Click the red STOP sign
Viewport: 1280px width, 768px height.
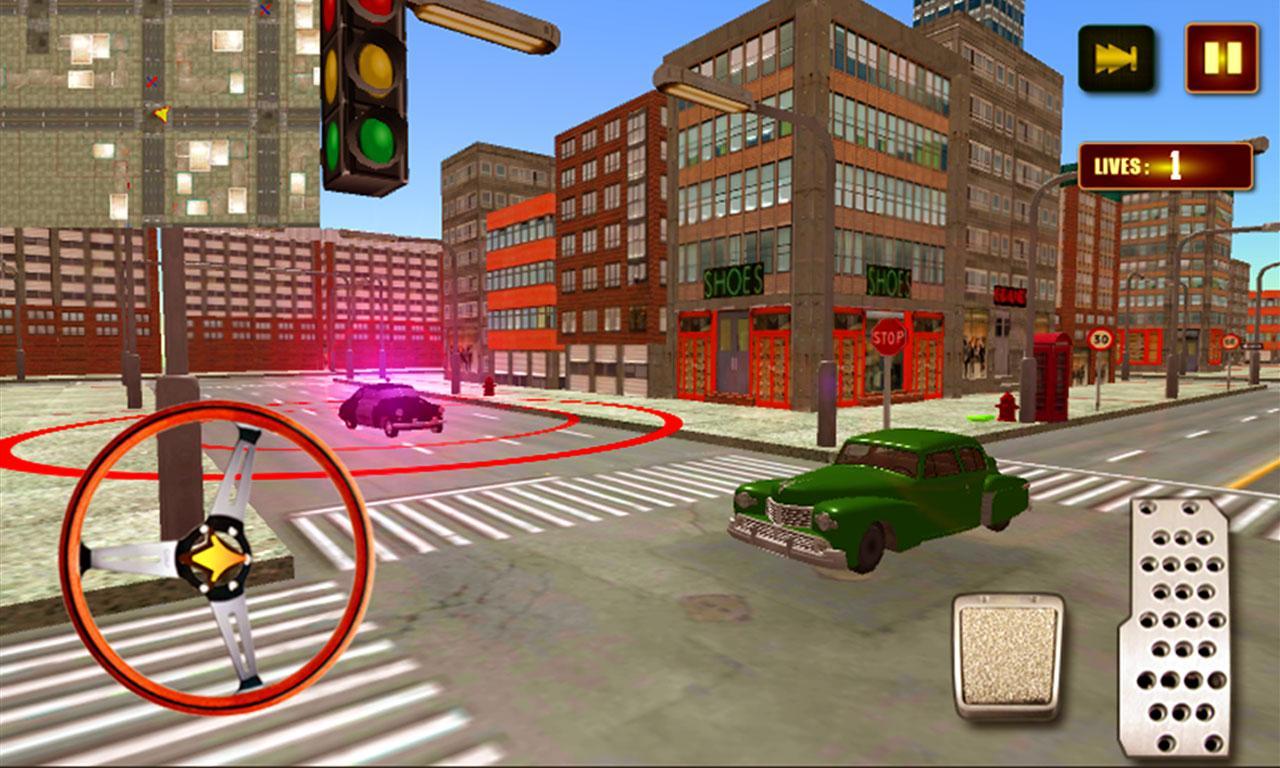pyautogui.click(x=888, y=339)
